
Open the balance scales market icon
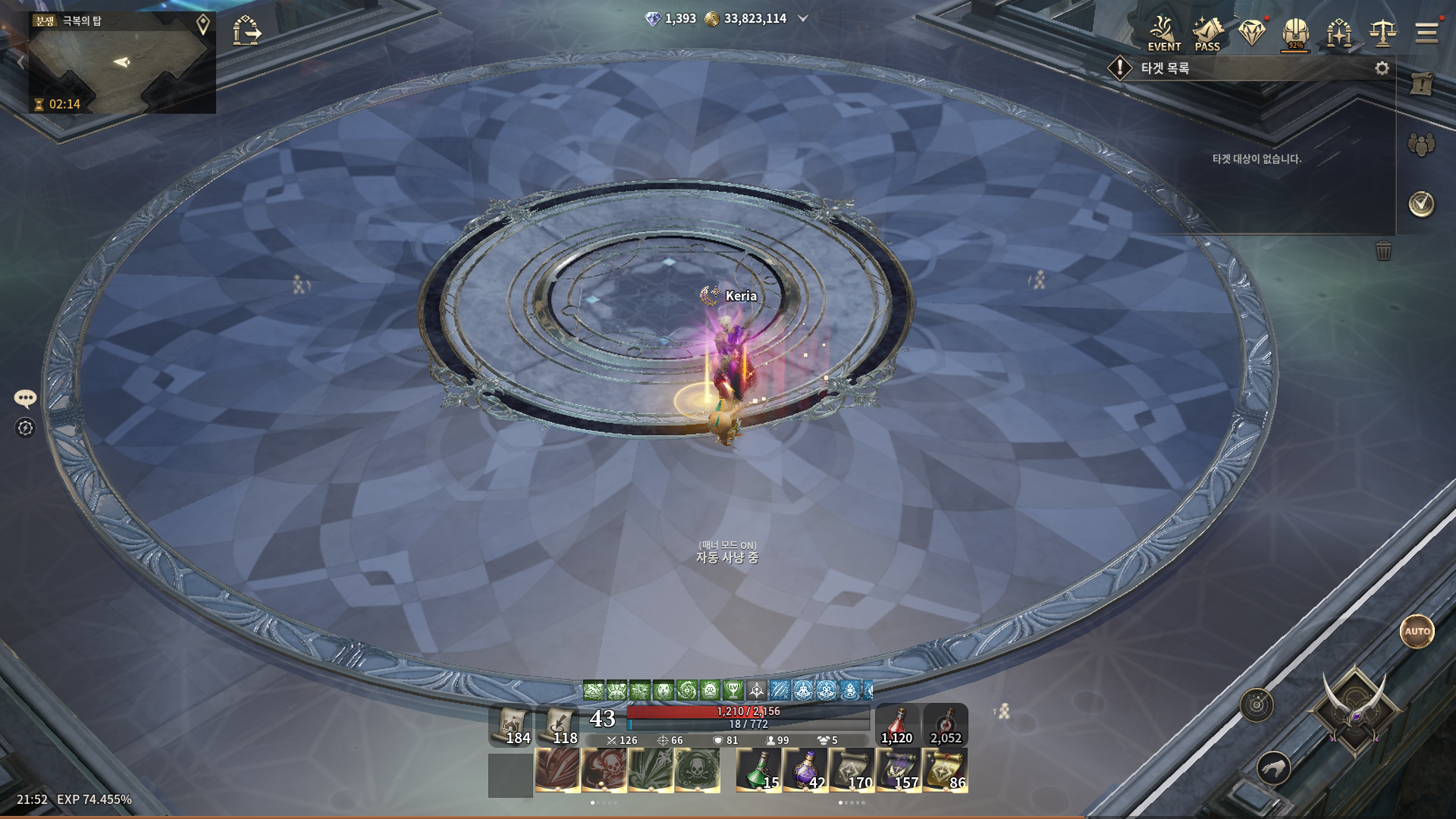[x=1383, y=33]
